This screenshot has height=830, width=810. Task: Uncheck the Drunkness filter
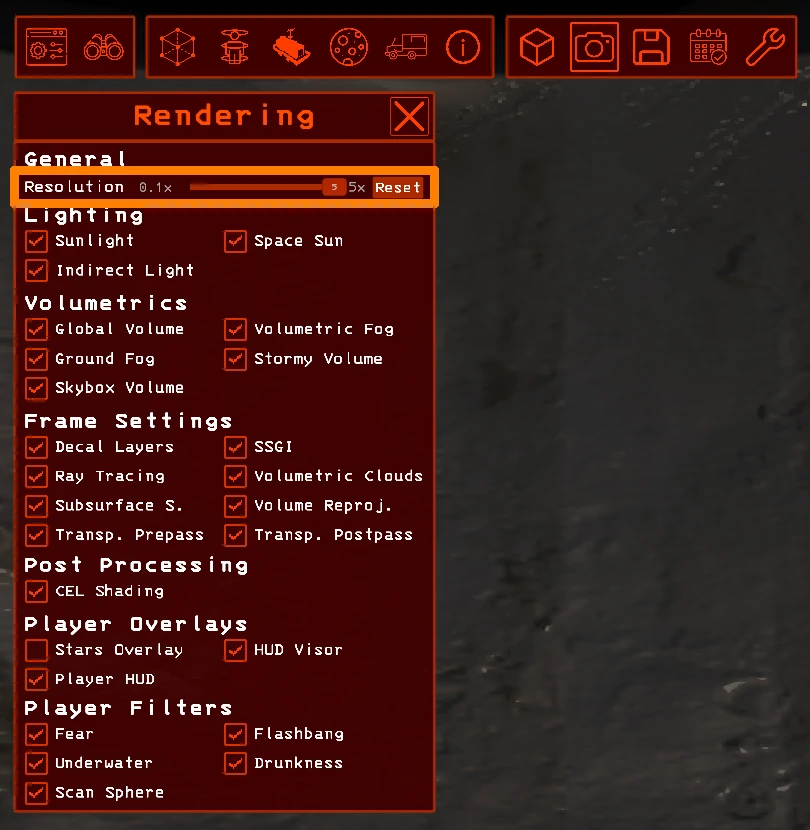click(236, 763)
